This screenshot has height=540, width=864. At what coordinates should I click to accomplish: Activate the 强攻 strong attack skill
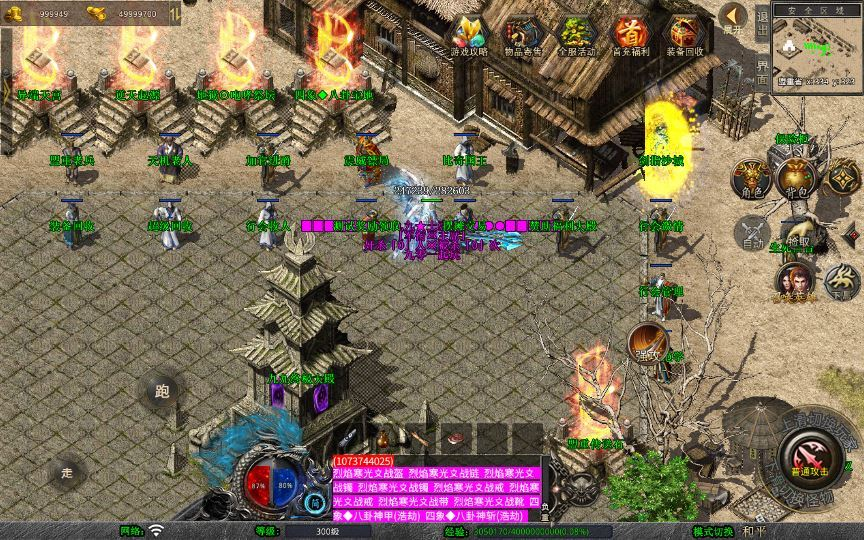pos(648,343)
